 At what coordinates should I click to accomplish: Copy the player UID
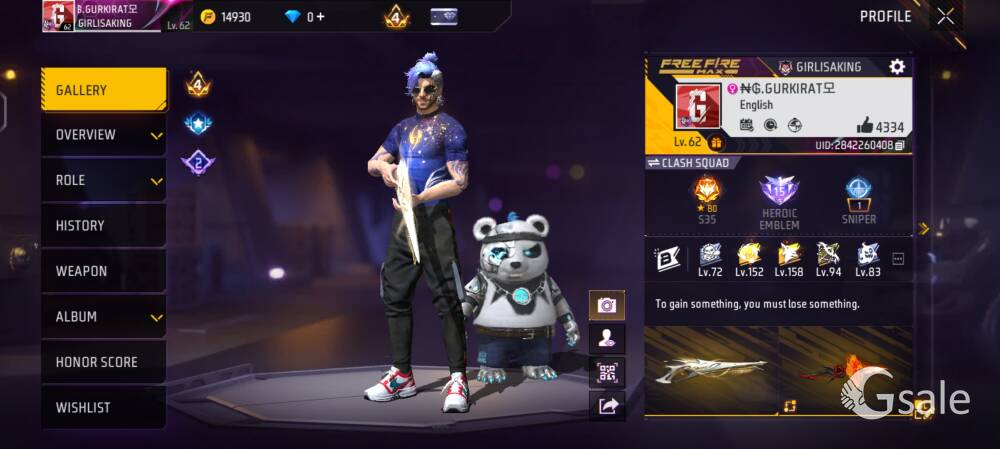click(x=900, y=146)
